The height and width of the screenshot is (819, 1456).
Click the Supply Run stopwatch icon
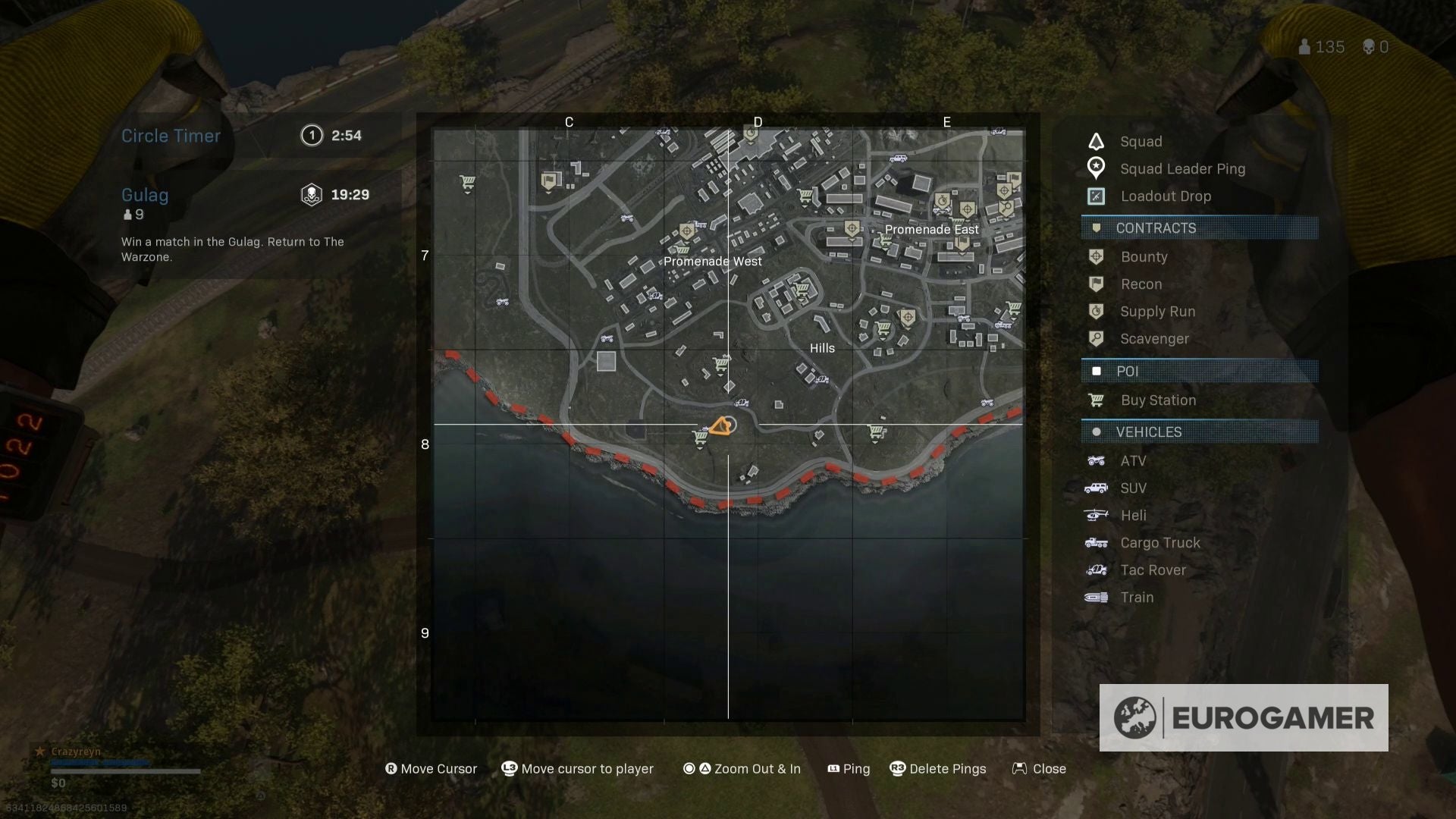1097,312
